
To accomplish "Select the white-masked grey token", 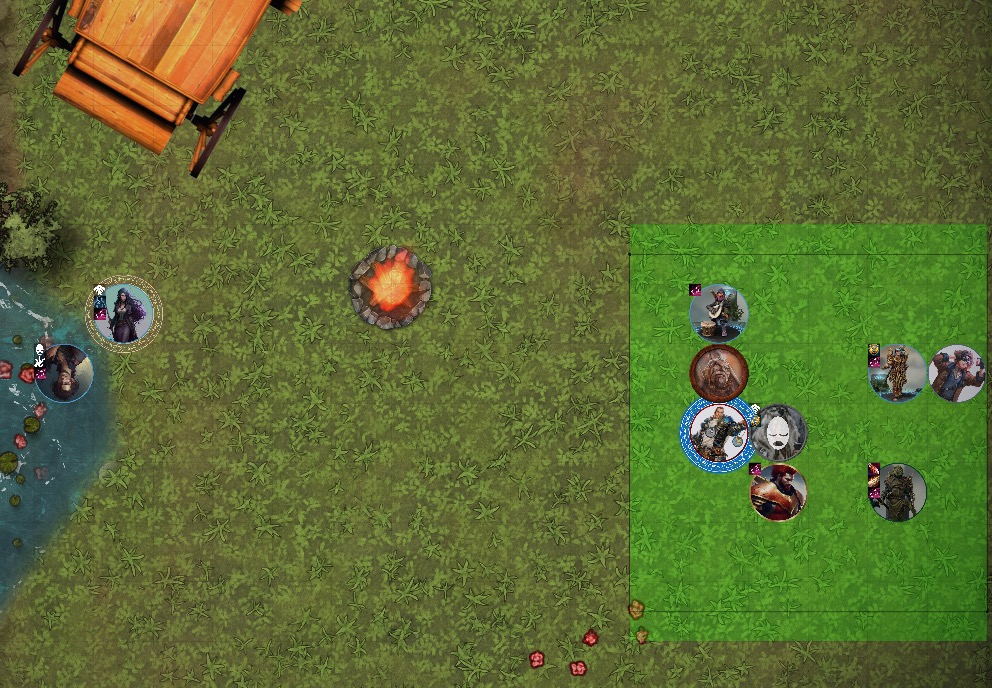I will pos(778,433).
